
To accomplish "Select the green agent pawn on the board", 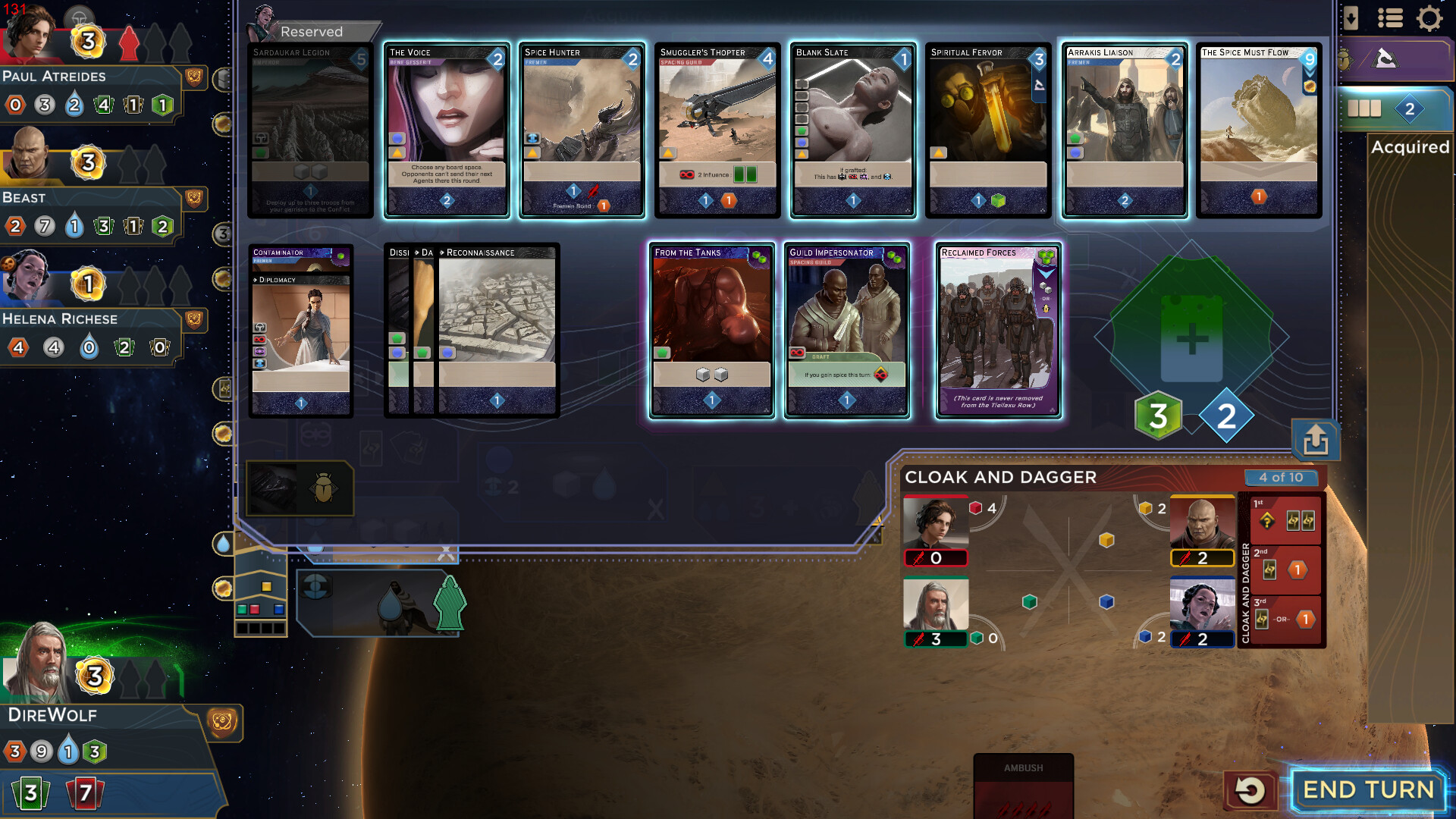I will coord(450,603).
